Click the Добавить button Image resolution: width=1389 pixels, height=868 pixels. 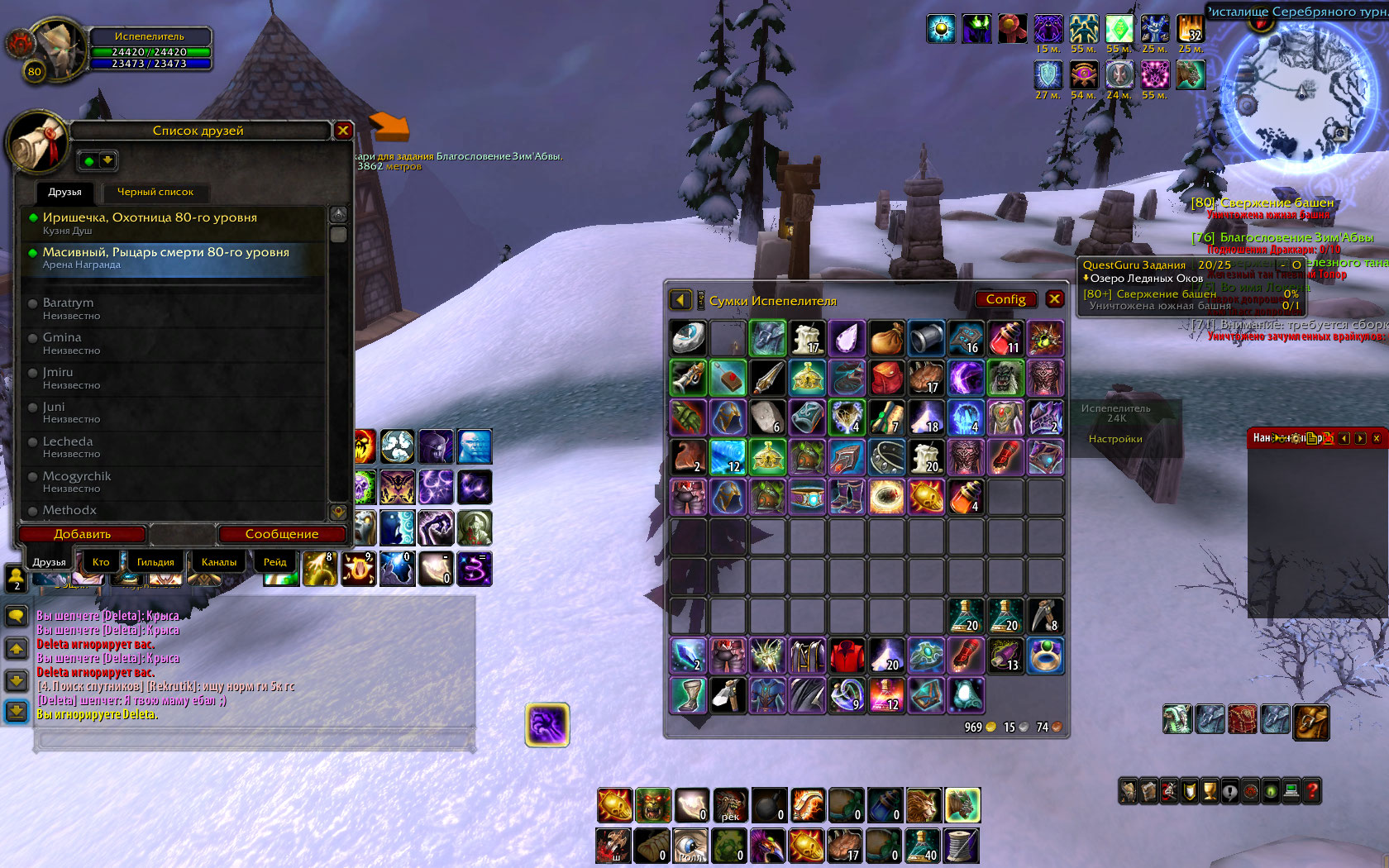82,534
